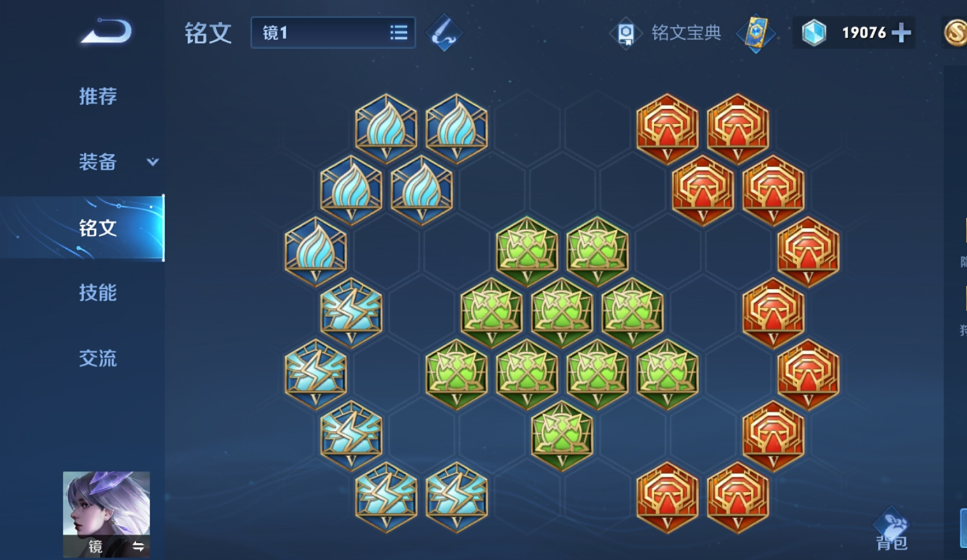Click the blue card ticket icon
Viewport: 967px width, 560px height.
coord(756,33)
